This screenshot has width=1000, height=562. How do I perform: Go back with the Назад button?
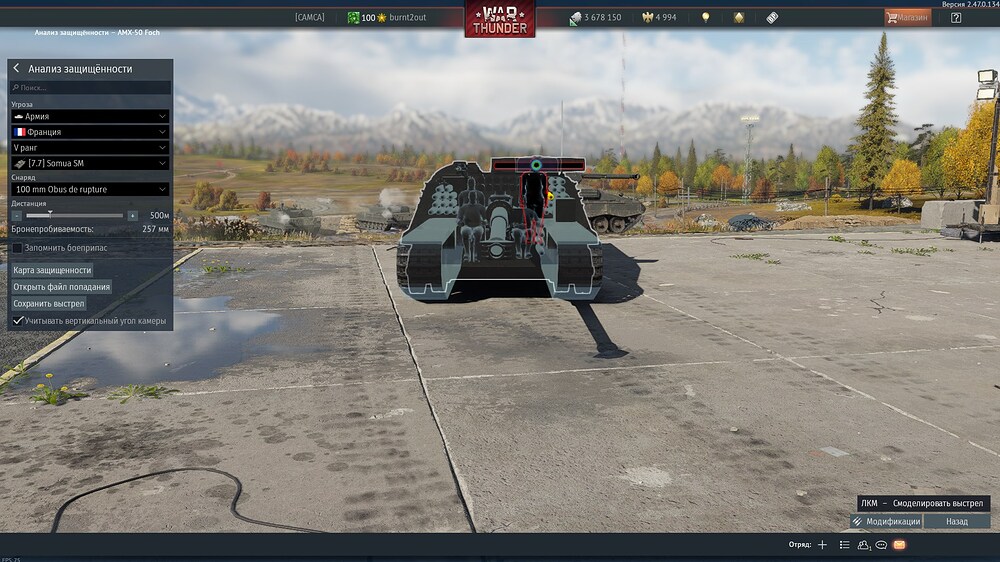point(957,521)
